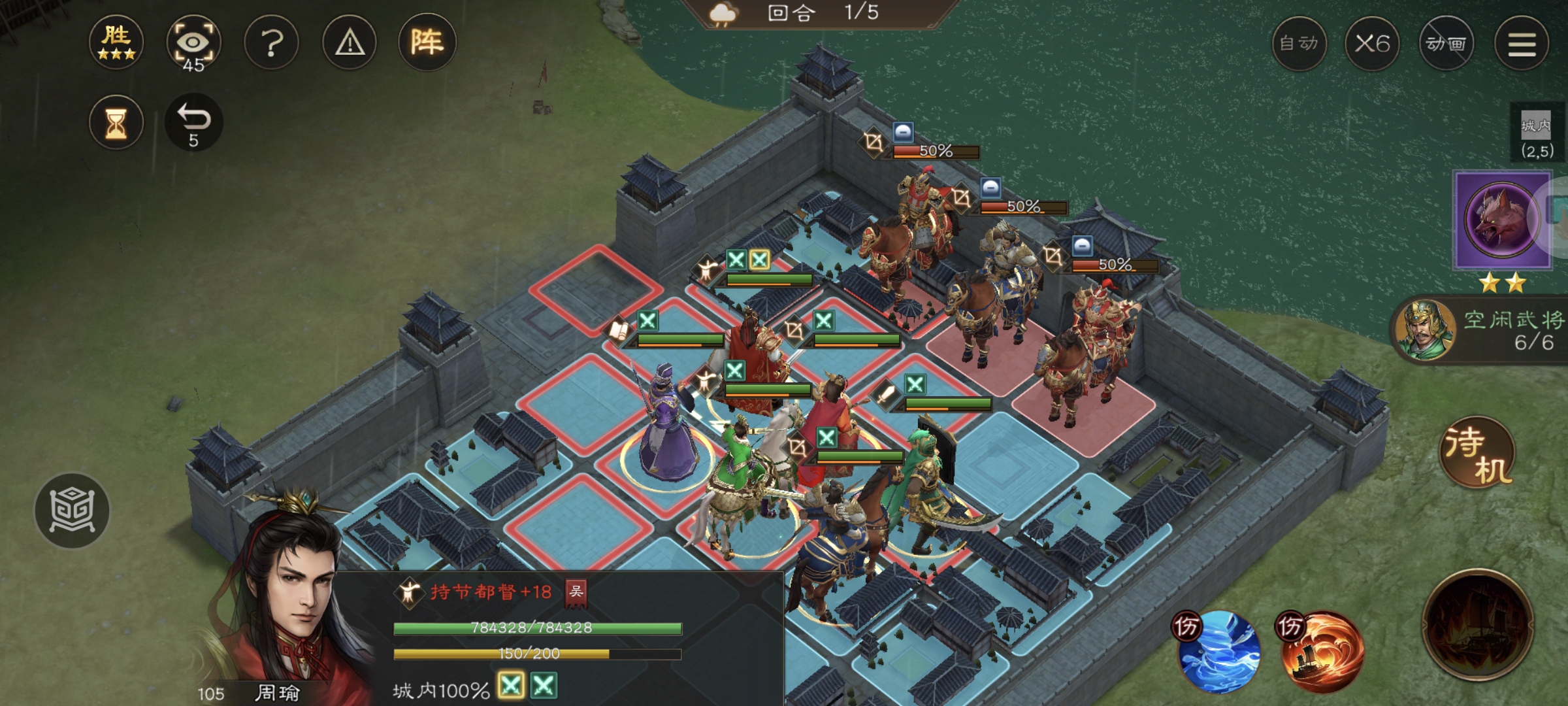Open the 3D cube view button
The width and height of the screenshot is (1568, 706).
(x=72, y=511)
